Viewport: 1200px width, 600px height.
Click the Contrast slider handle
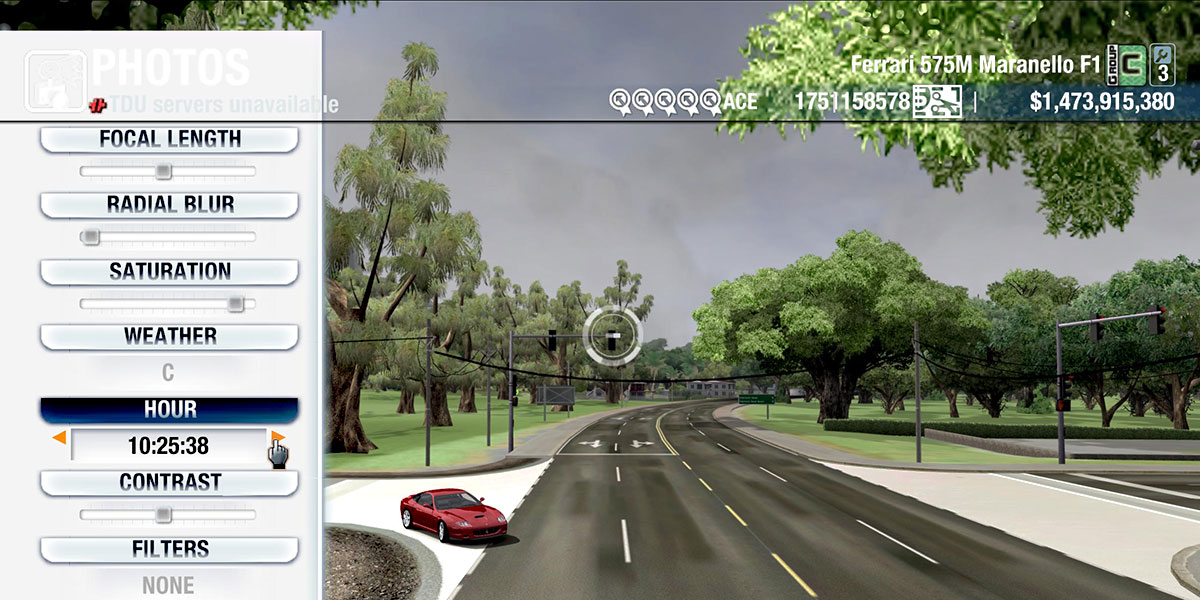tap(164, 515)
